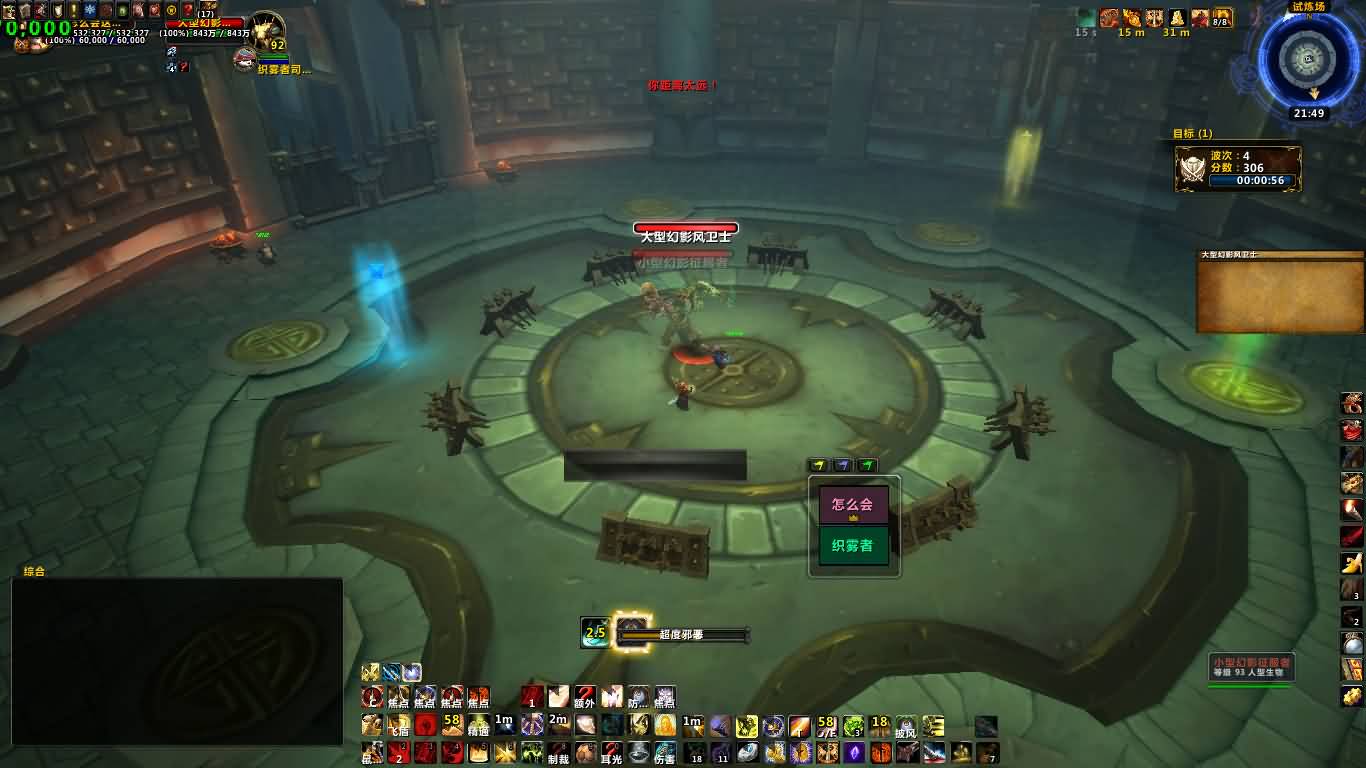The width and height of the screenshot is (1366, 768).
Task: Click the target portrait at level 92
Action: [267, 32]
